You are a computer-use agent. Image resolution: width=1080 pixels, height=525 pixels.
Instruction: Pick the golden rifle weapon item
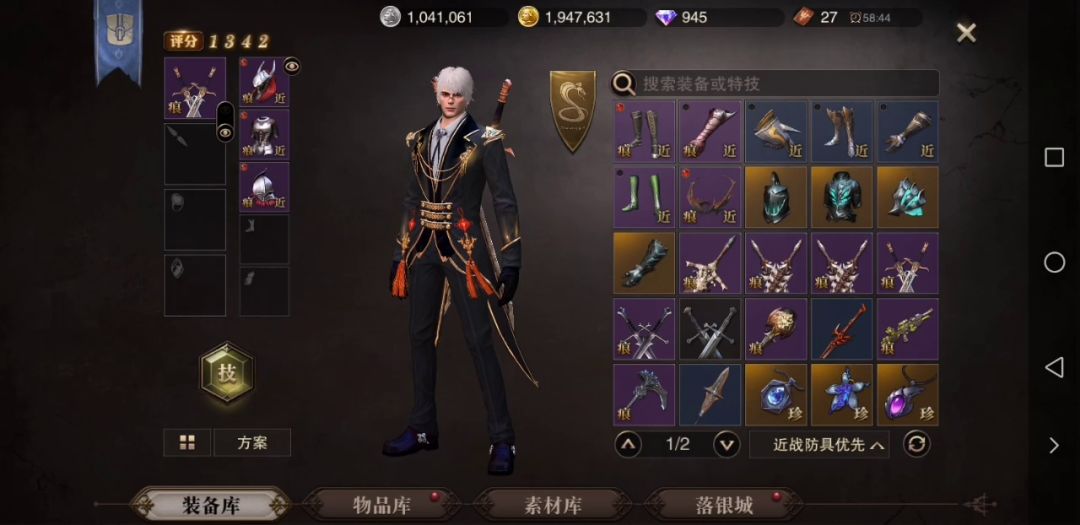pyautogui.click(x=908, y=328)
